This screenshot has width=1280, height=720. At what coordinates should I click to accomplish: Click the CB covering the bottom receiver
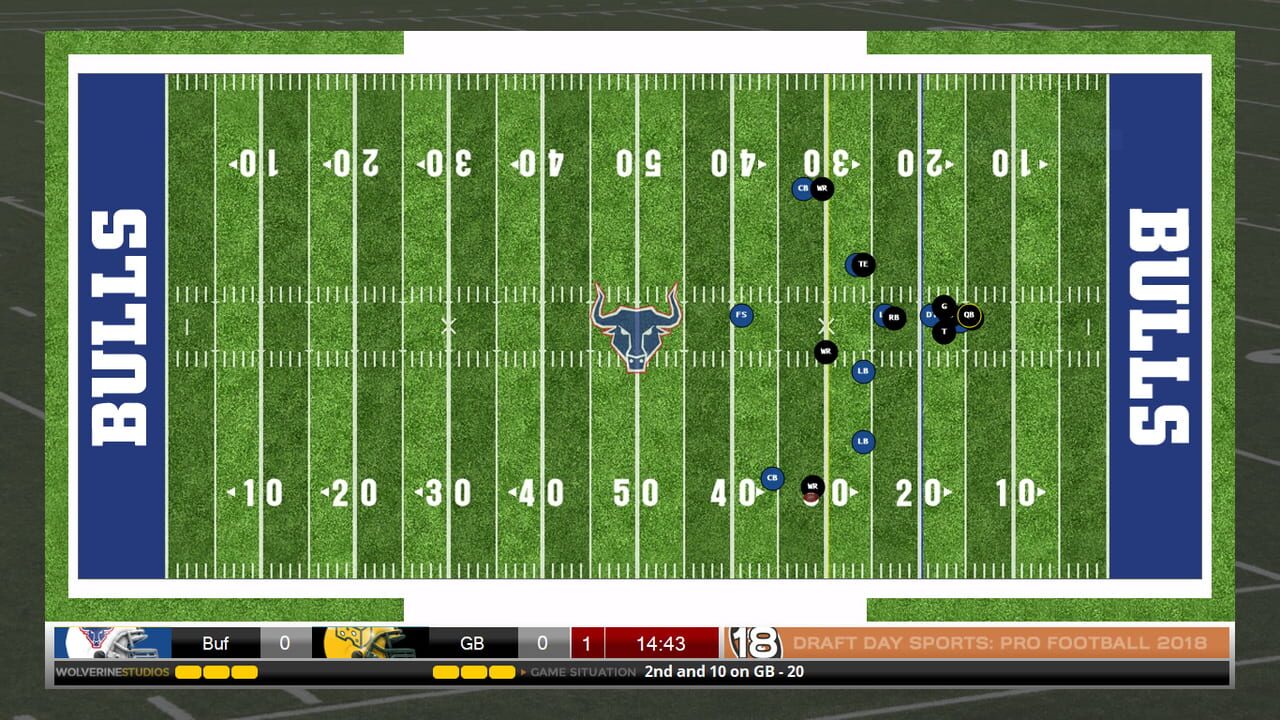[x=771, y=477]
